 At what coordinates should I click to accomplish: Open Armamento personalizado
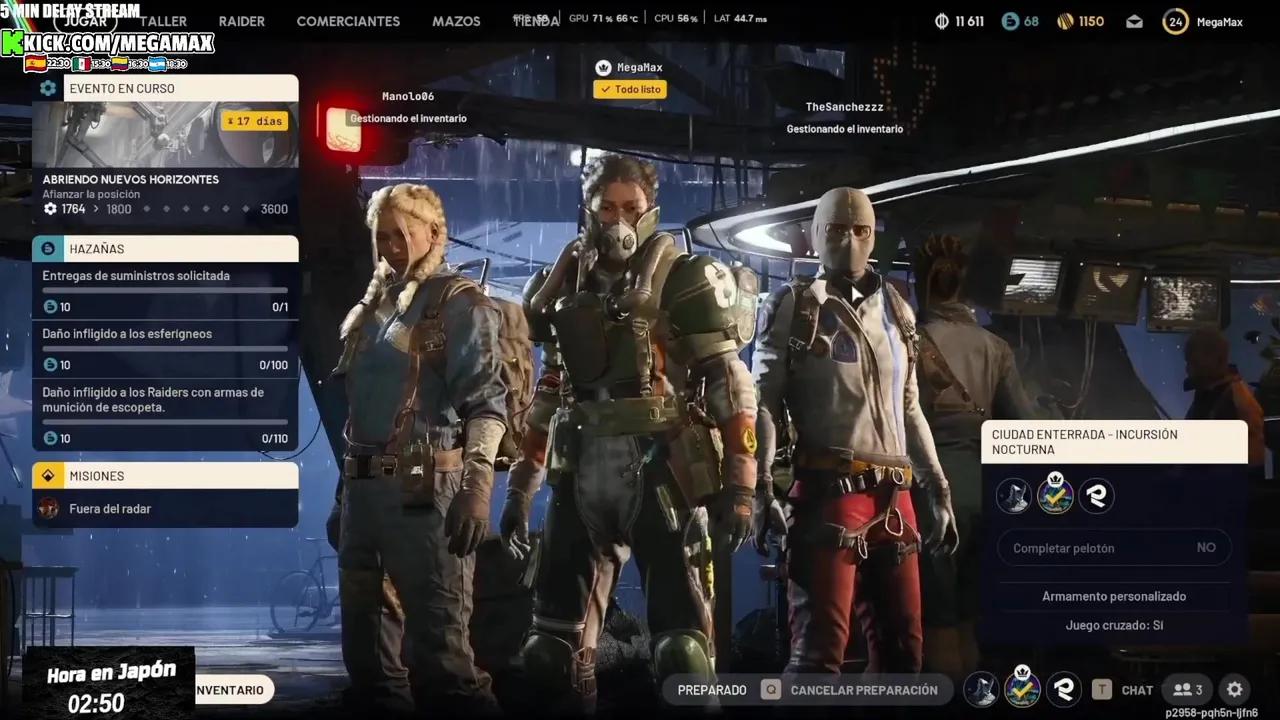[x=1114, y=596]
